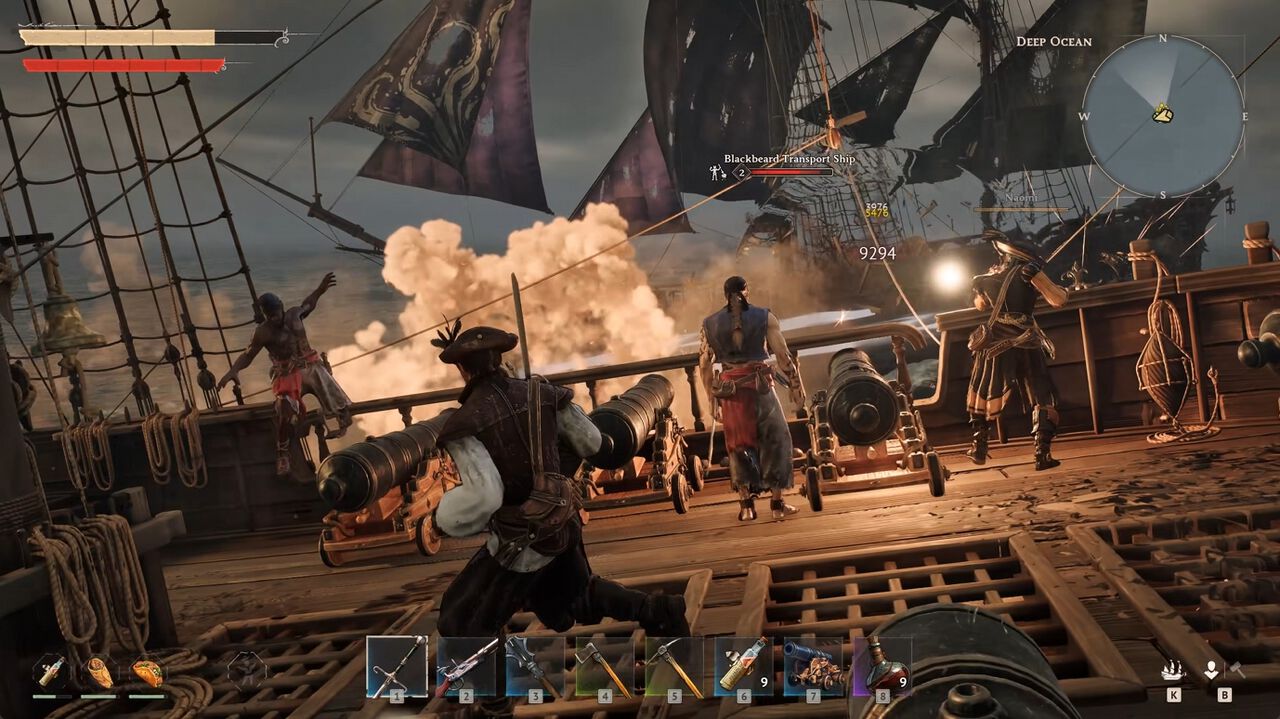1280x719 pixels.
Task: Open the person silhouette icon
Action: (x=1212, y=670)
